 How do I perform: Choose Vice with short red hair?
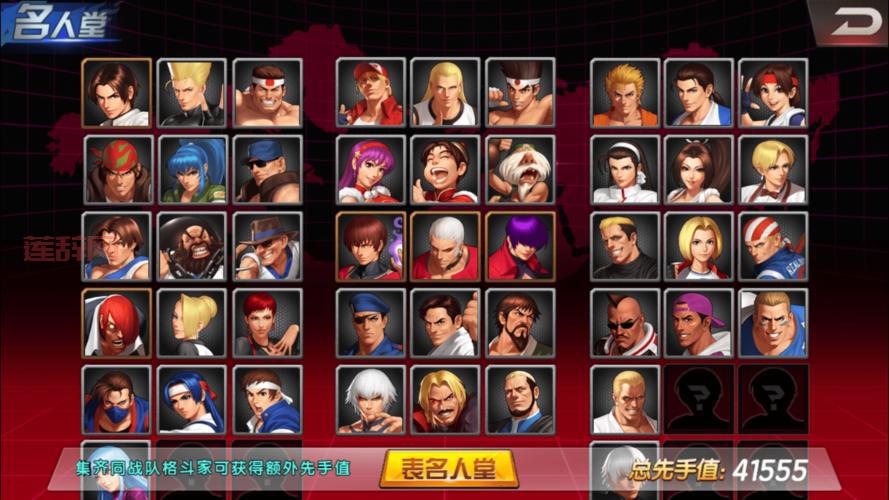pos(267,323)
